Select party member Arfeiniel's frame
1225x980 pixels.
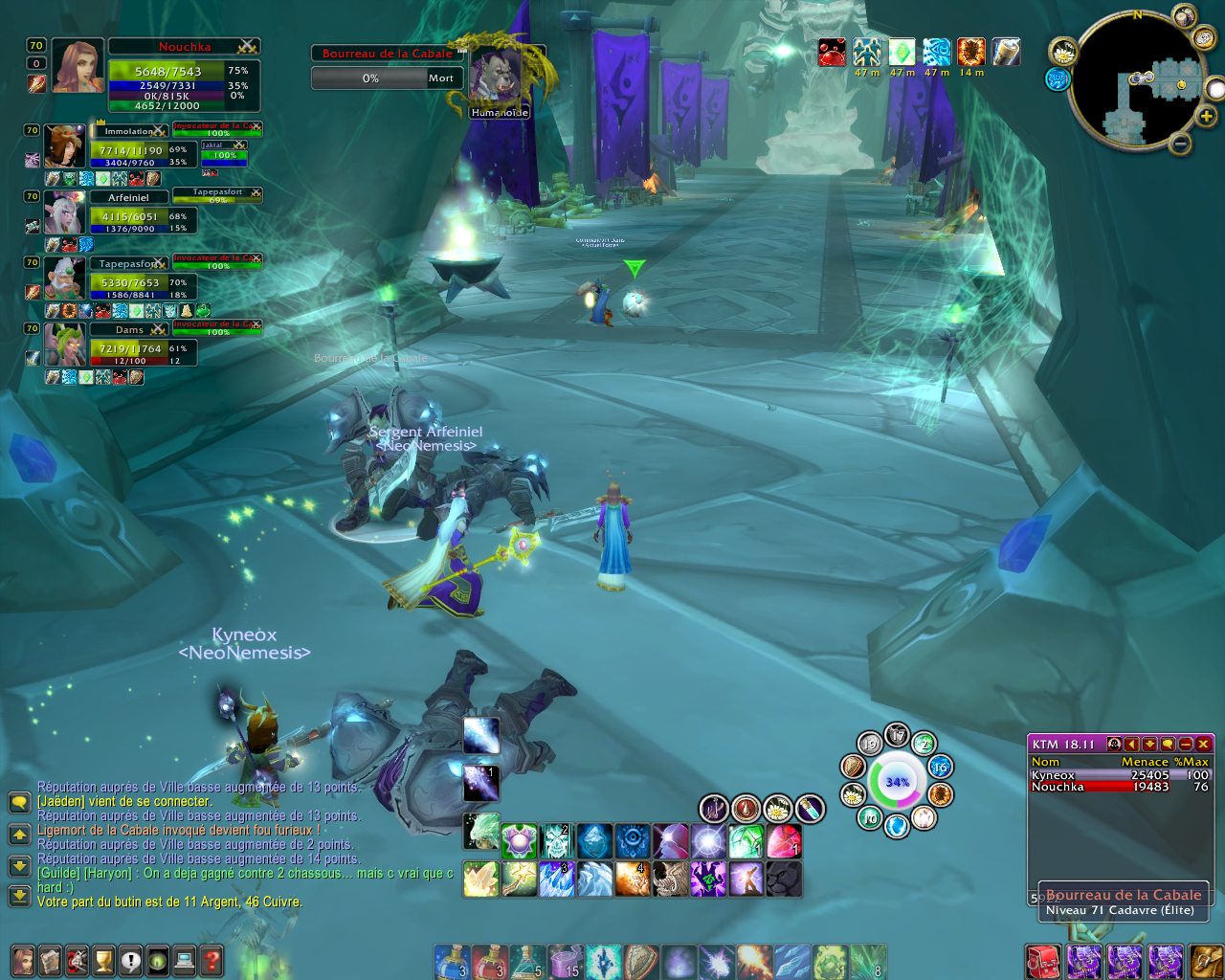point(129,212)
